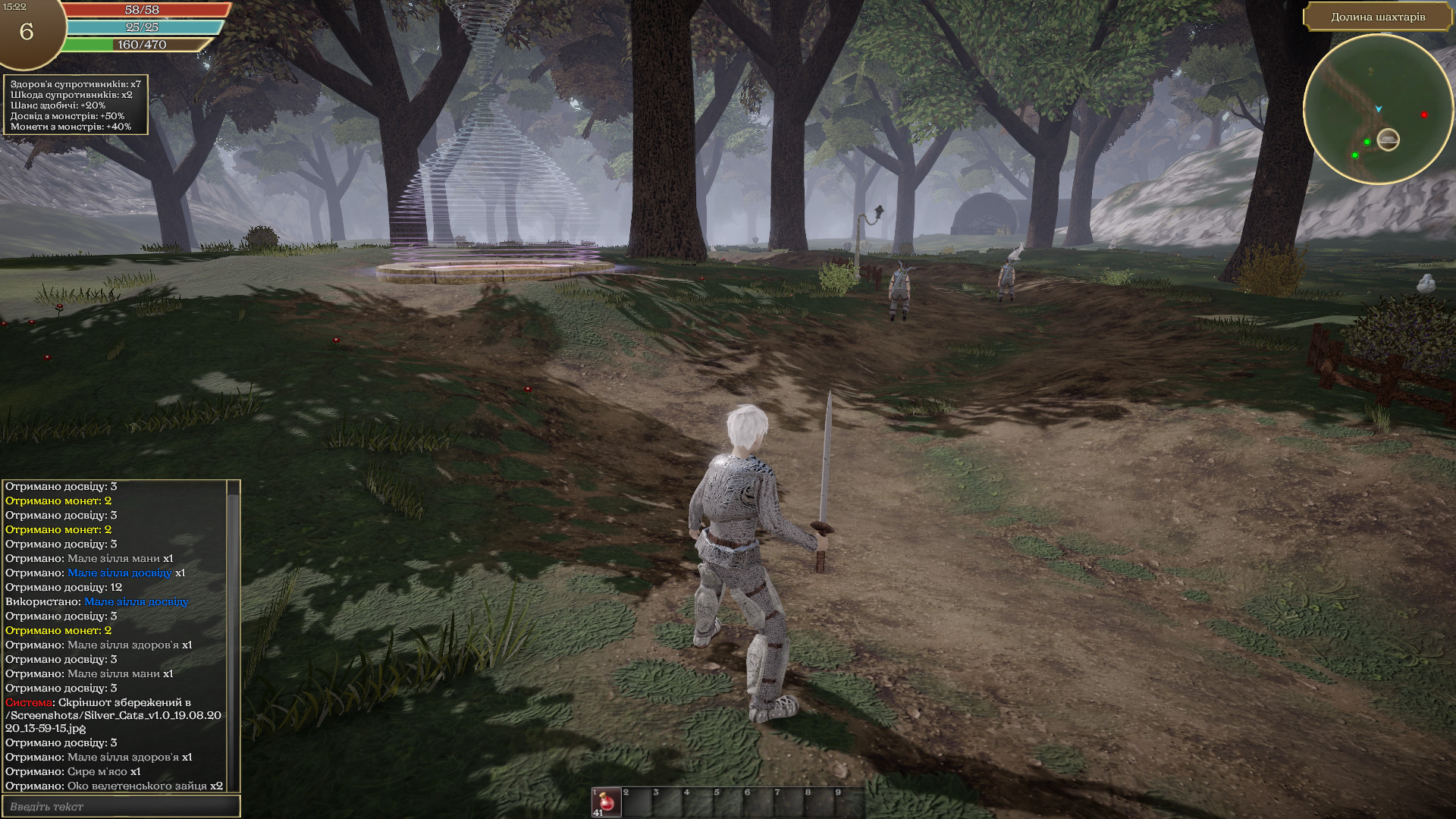
Task: Use the health potion in hotbar slot 1
Action: (x=605, y=802)
